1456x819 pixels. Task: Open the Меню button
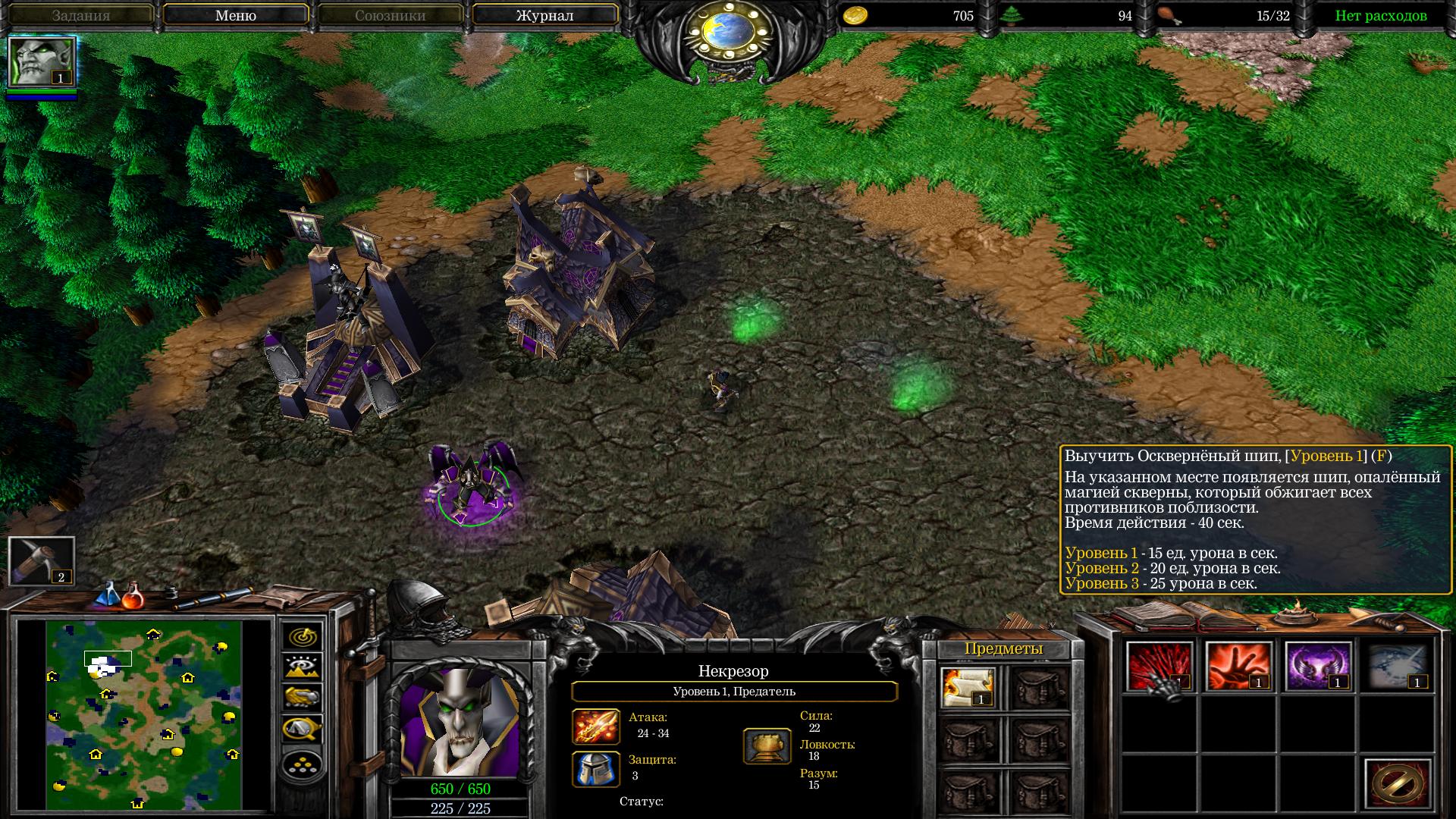click(235, 15)
